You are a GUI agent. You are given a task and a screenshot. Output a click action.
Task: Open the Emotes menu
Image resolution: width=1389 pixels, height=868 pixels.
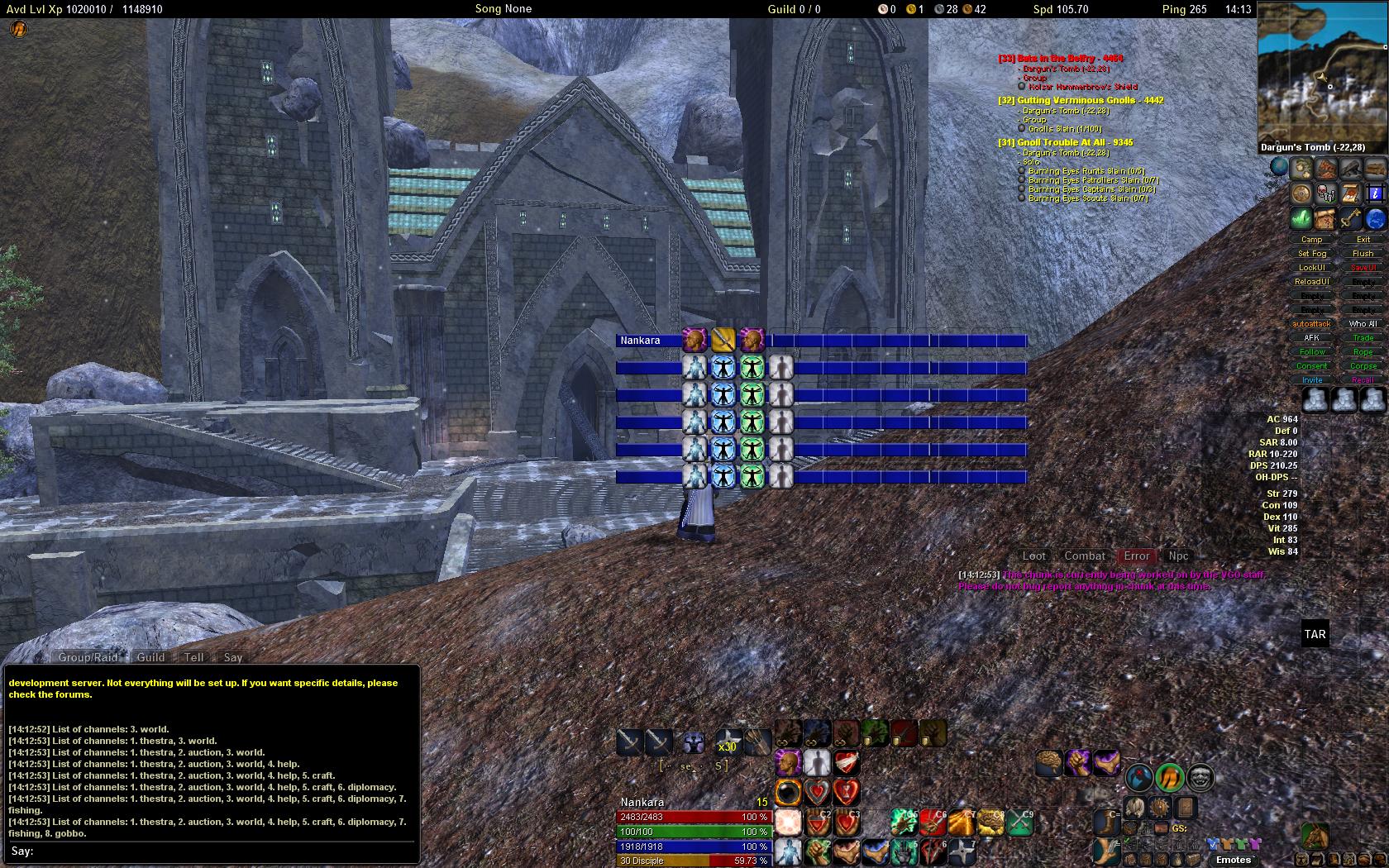tap(1234, 860)
